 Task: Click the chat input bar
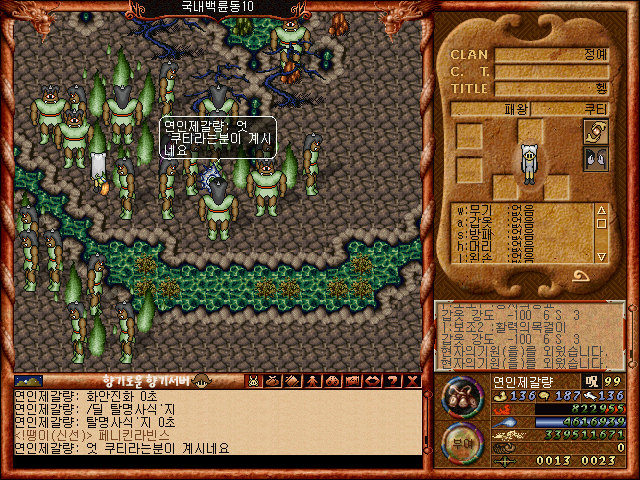[215, 462]
